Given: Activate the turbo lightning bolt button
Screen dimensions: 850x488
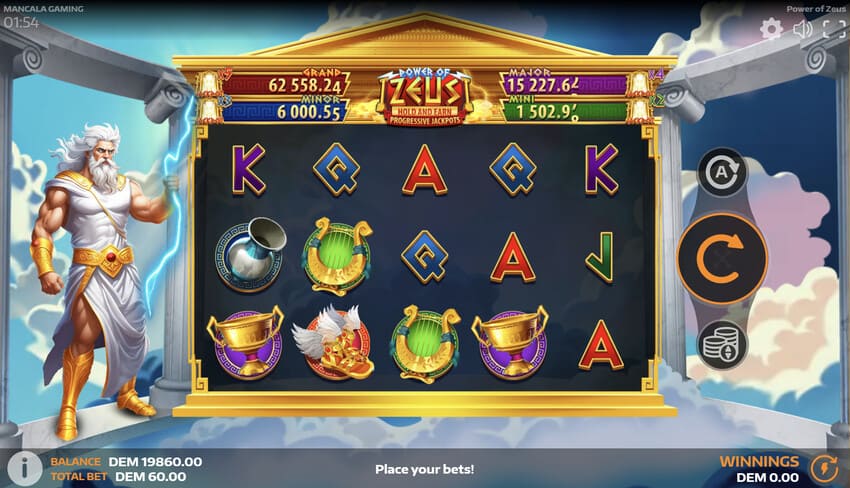Looking at the screenshot, I should [824, 468].
